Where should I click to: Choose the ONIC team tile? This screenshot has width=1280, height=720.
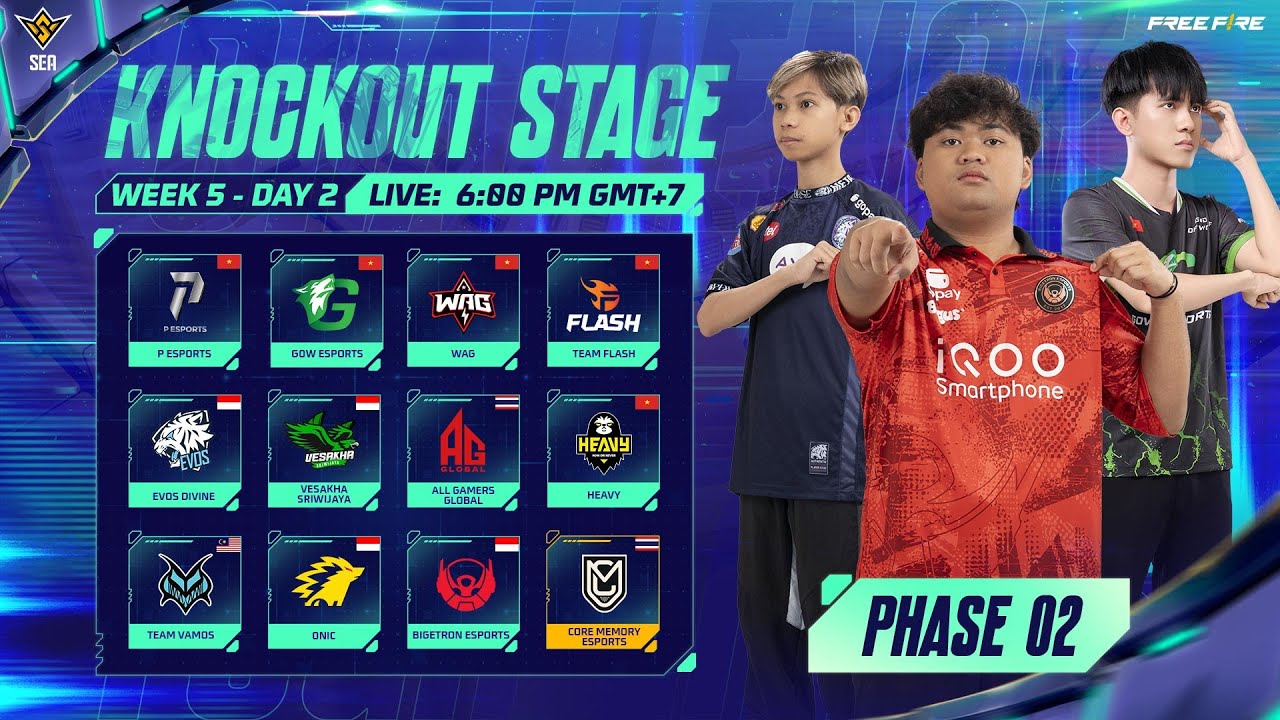pos(325,592)
